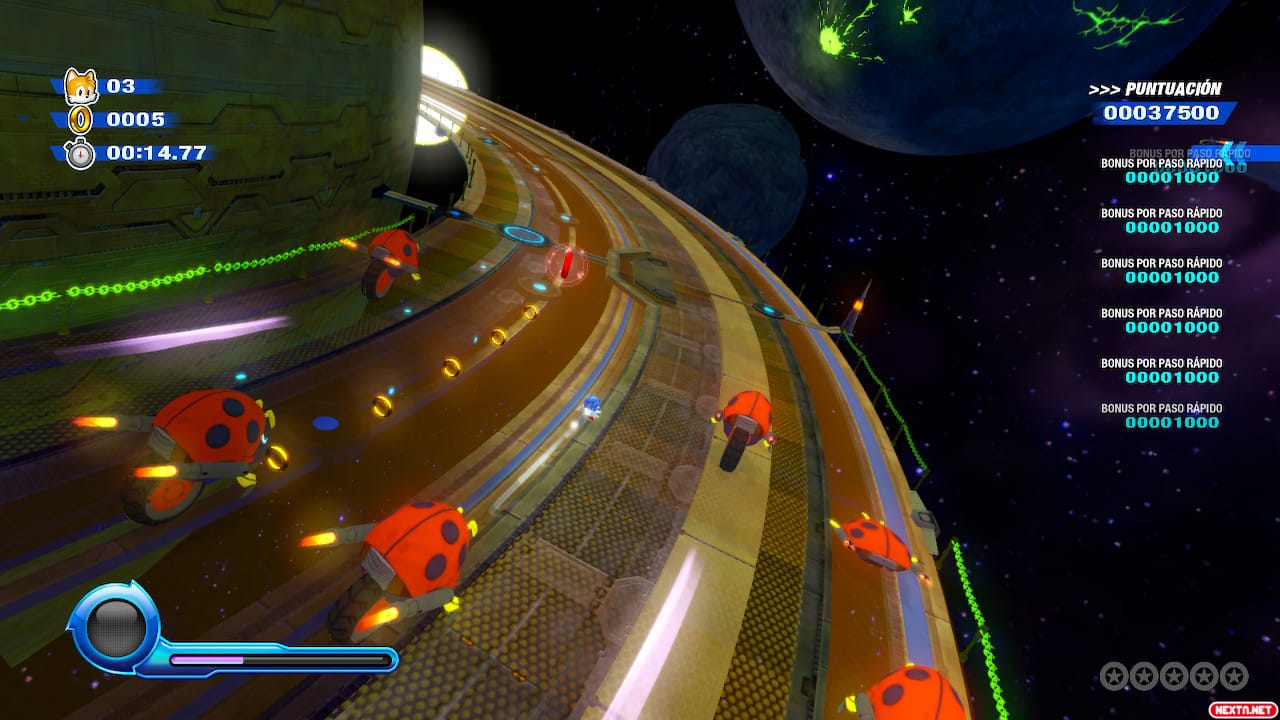Image resolution: width=1280 pixels, height=720 pixels.
Task: Activate the empty Wisp power orb
Action: click(x=117, y=627)
